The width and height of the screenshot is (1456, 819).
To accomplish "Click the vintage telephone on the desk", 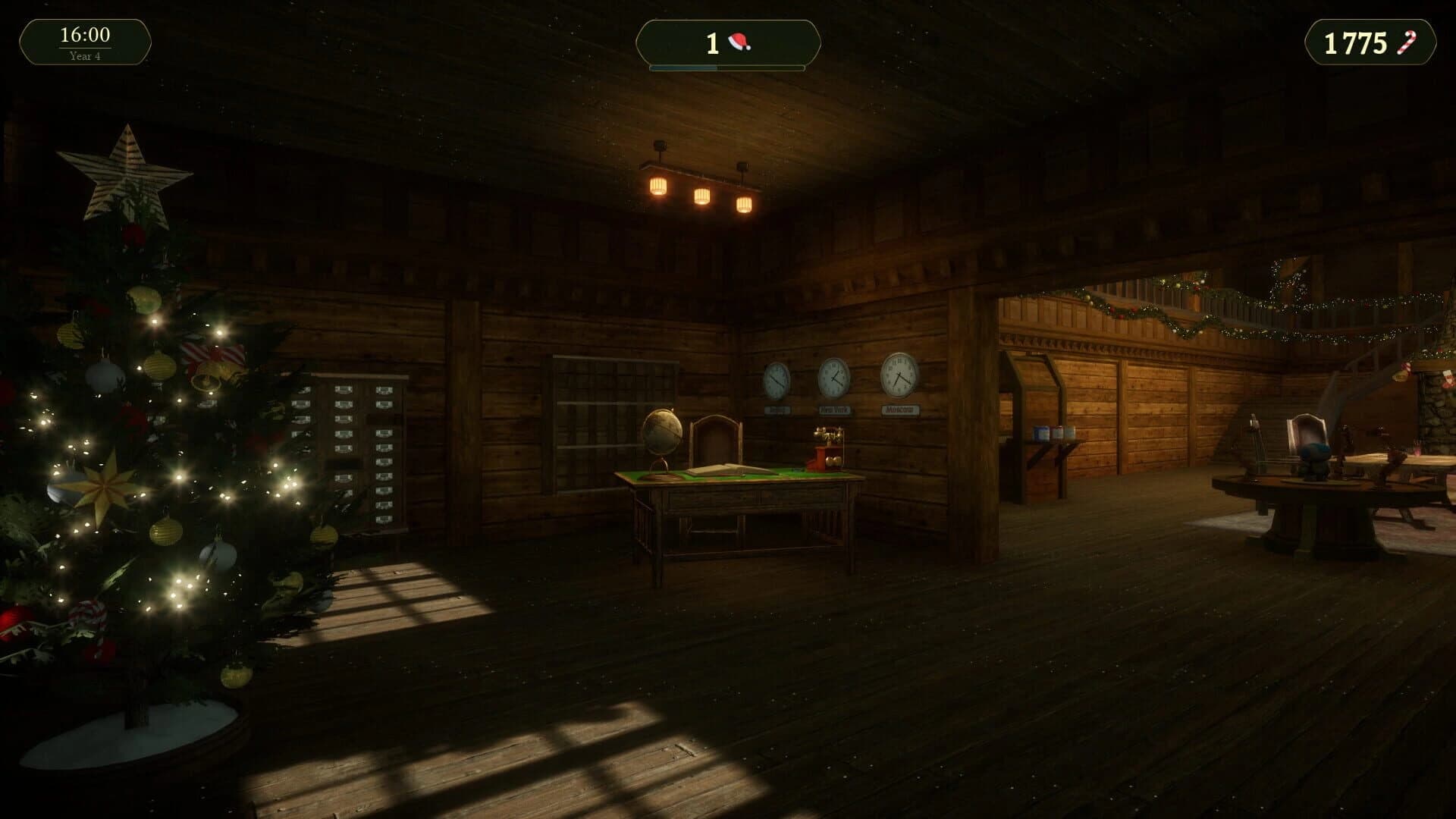I will [x=828, y=444].
